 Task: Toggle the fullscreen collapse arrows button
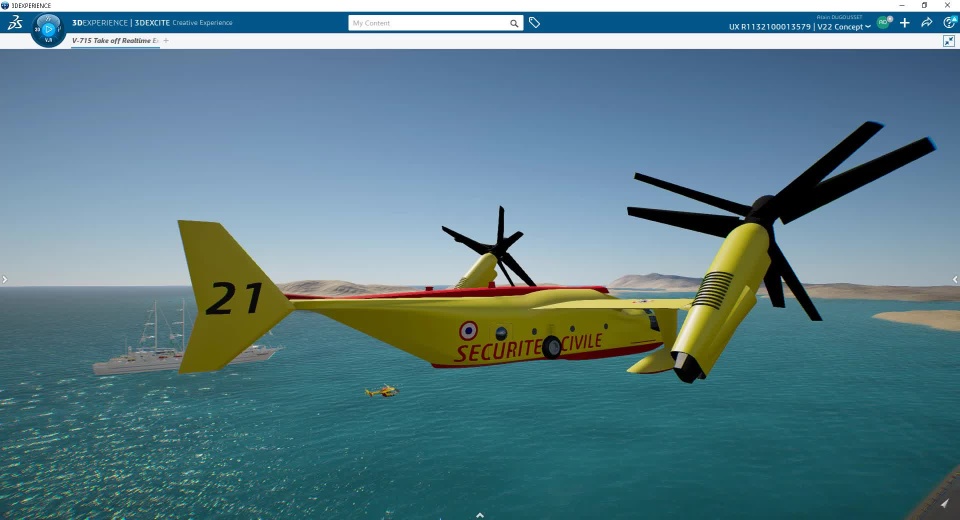coord(949,41)
